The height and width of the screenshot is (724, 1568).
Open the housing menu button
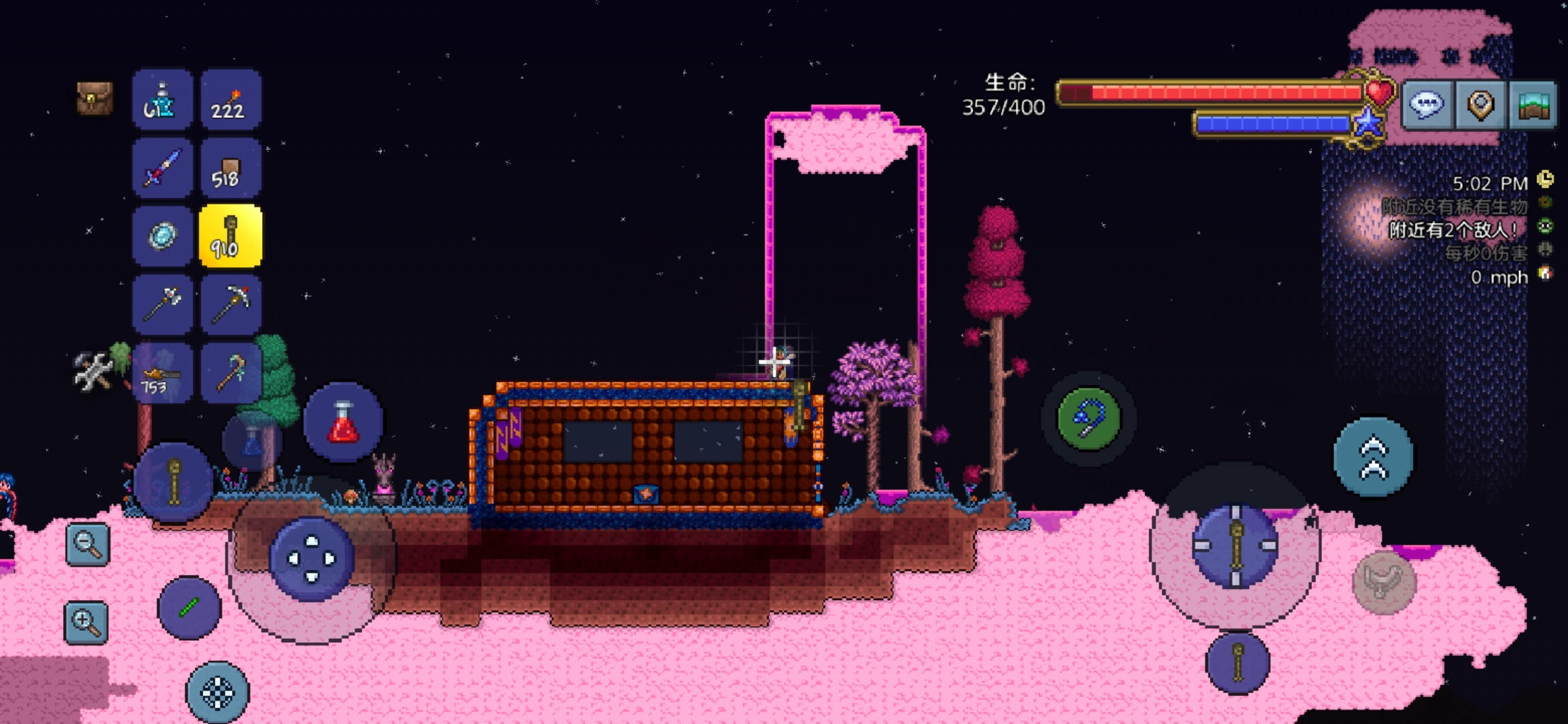click(x=1533, y=105)
